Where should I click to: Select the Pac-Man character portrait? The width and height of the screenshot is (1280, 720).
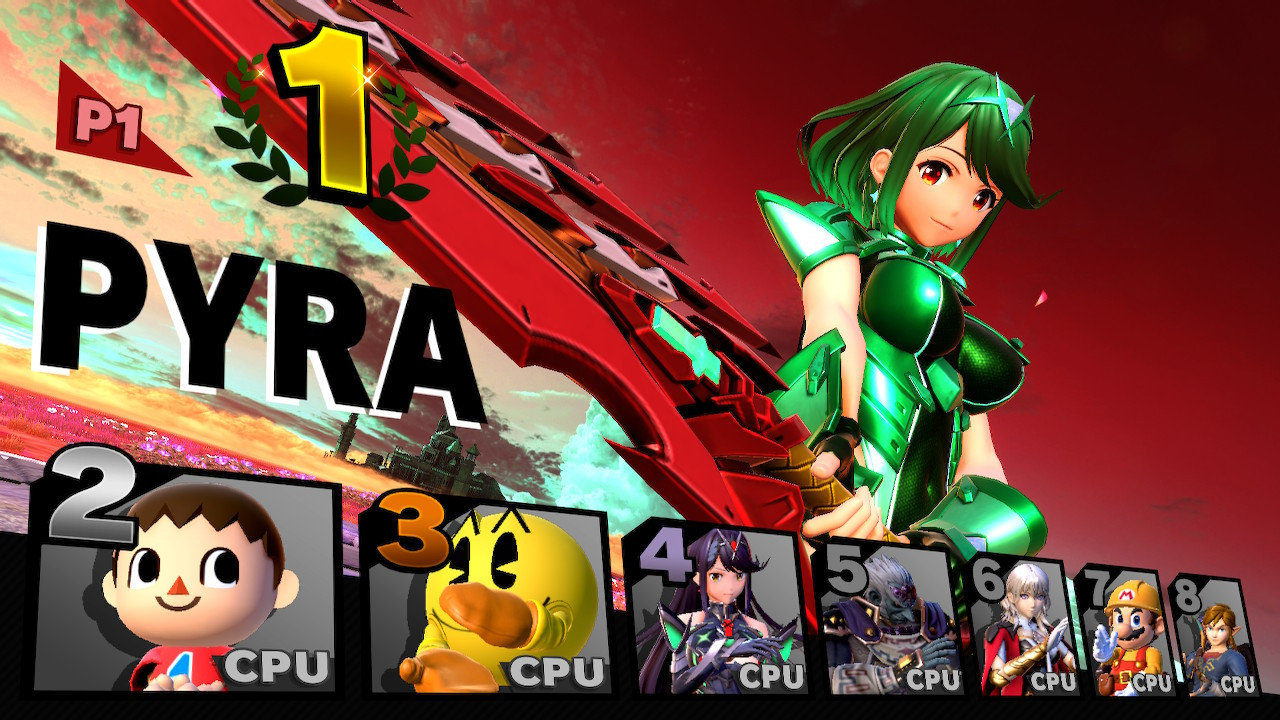point(500,610)
